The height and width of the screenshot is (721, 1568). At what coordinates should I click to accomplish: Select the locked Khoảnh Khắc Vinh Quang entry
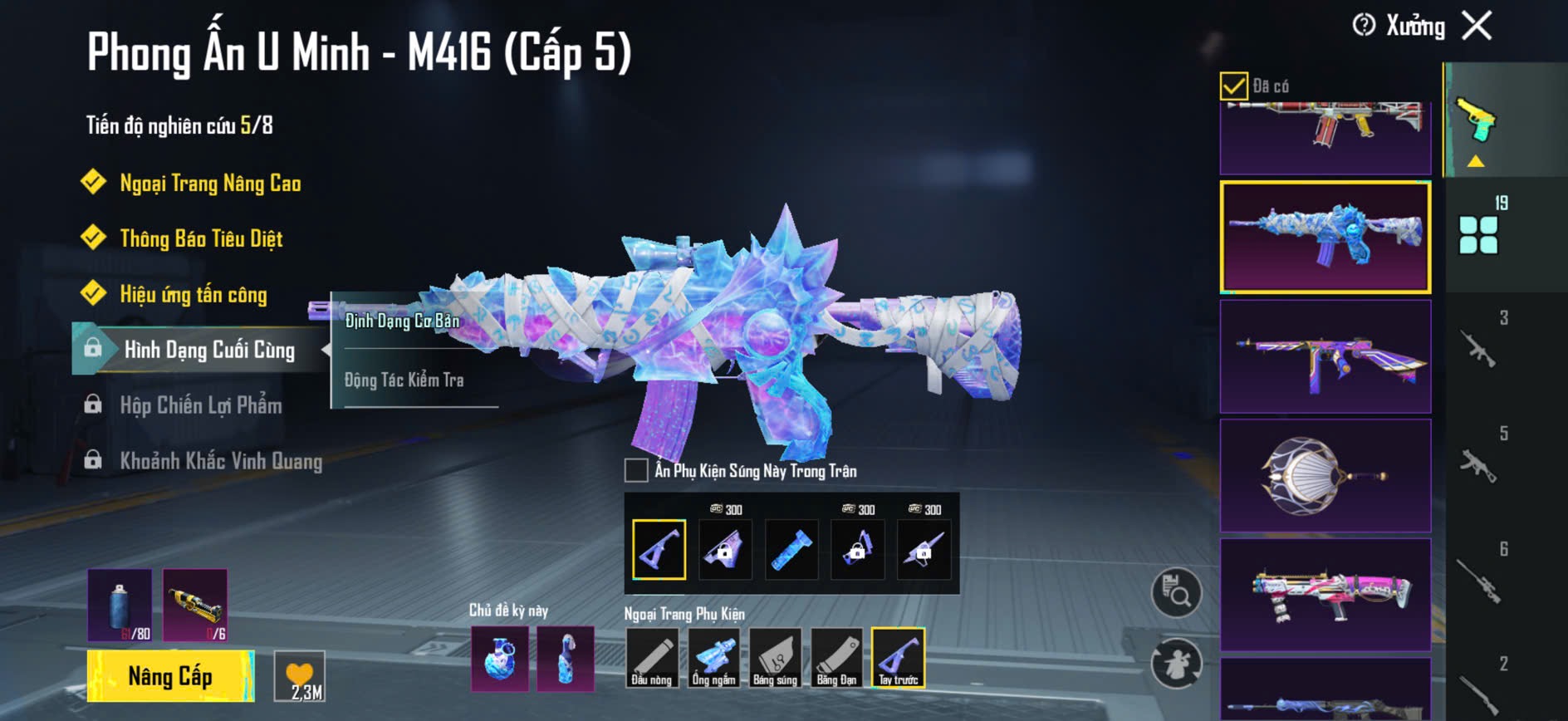[220, 461]
